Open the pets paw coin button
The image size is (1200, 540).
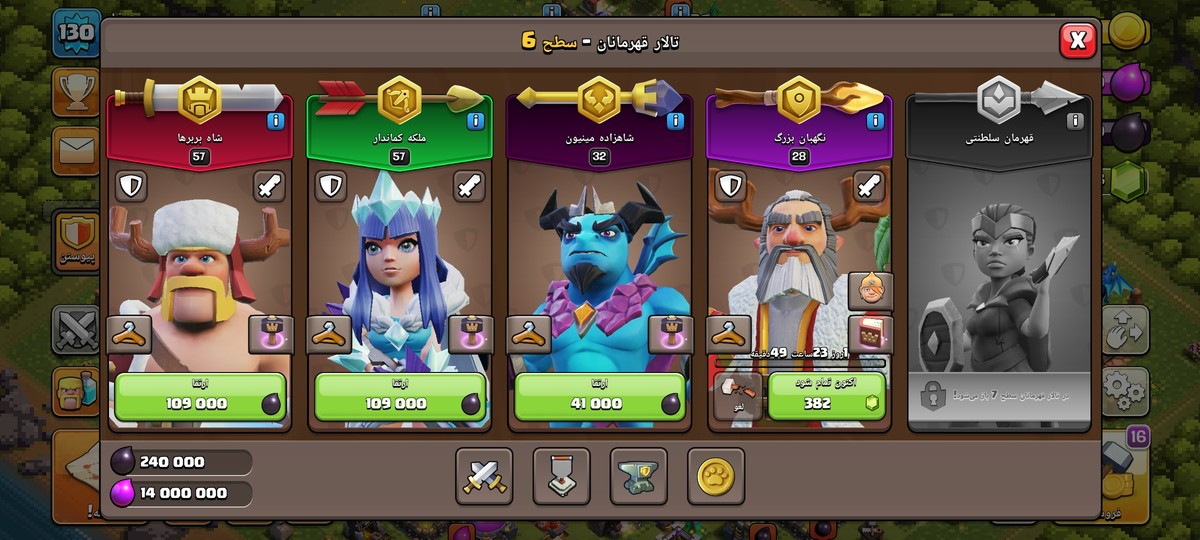pos(715,477)
